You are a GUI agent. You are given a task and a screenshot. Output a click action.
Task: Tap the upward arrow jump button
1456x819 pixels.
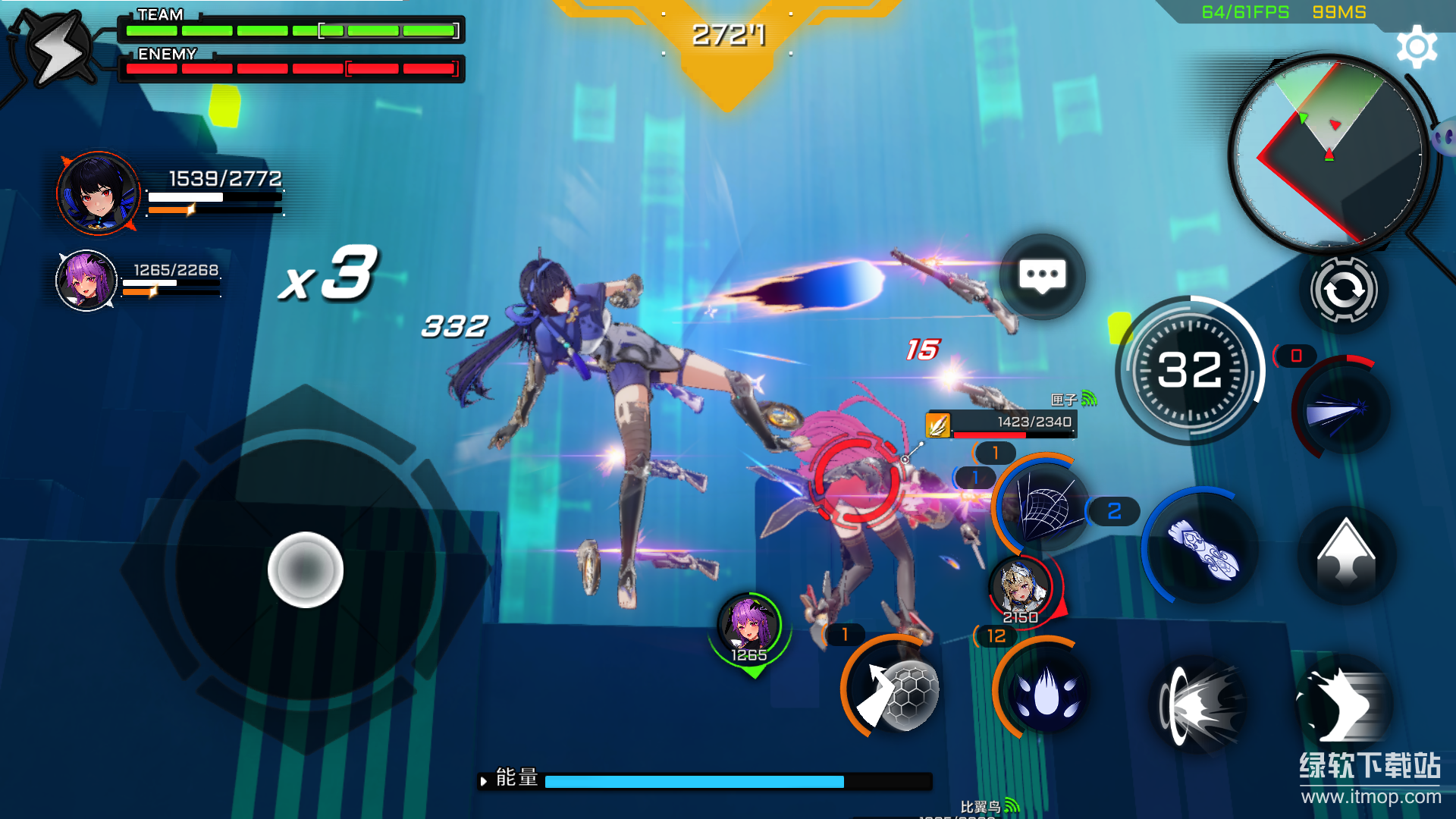1346,554
